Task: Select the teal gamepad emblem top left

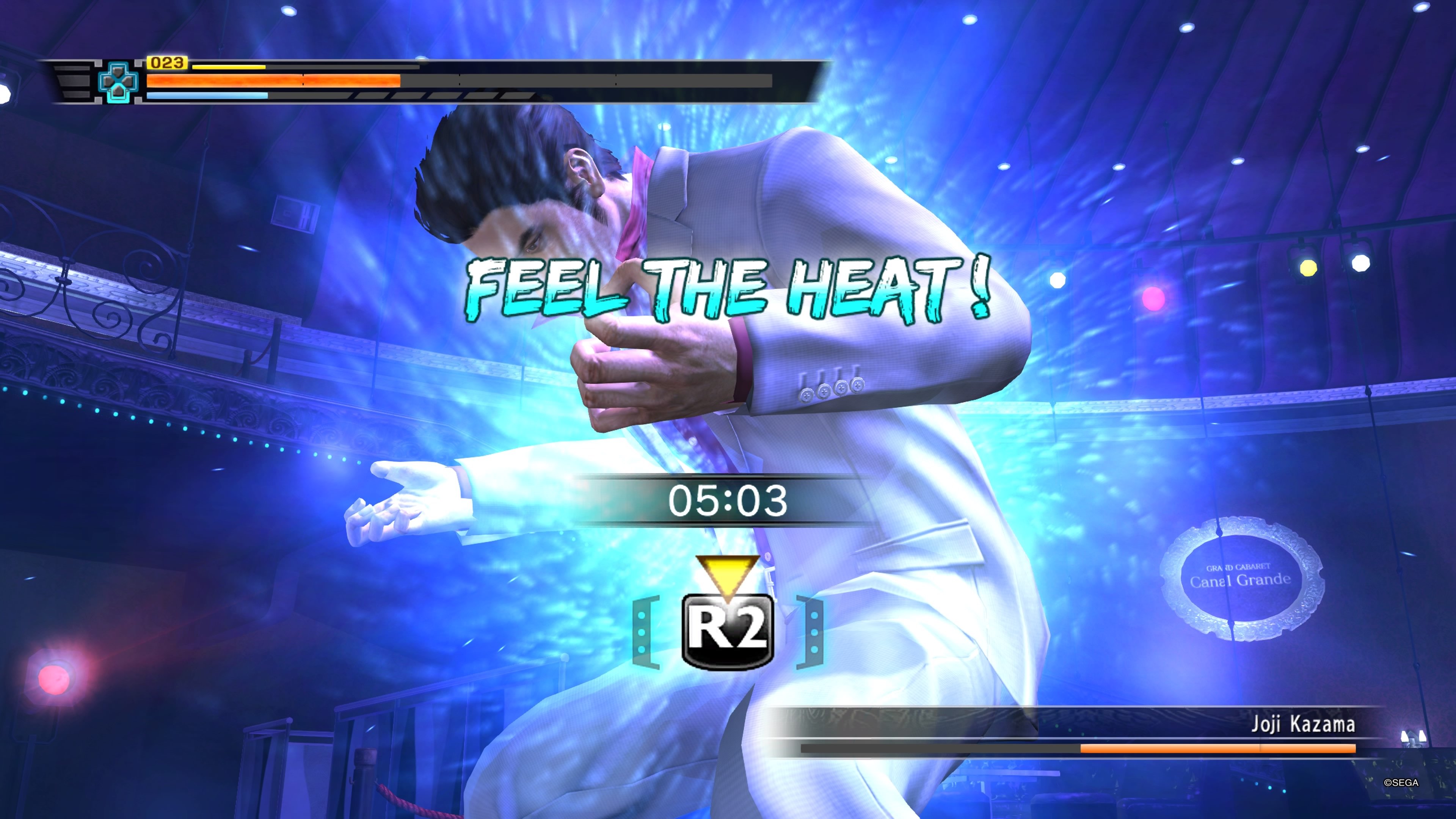Action: click(x=117, y=82)
